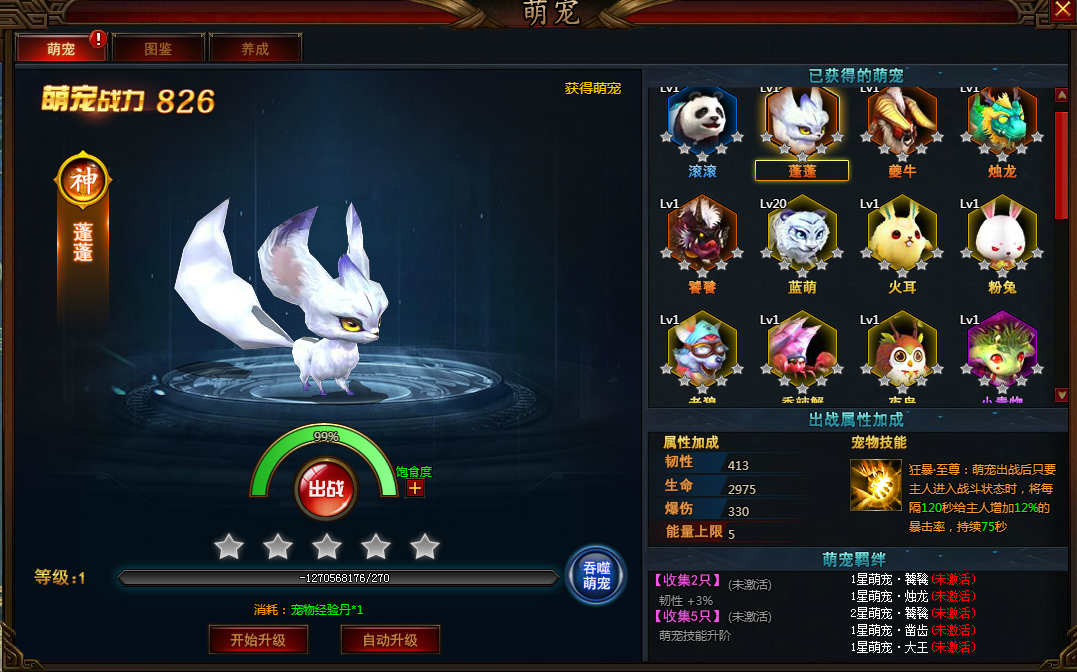This screenshot has height=672, width=1077.
Task: Choose the pink rabbit pet 粉兔
Action: tap(1002, 236)
